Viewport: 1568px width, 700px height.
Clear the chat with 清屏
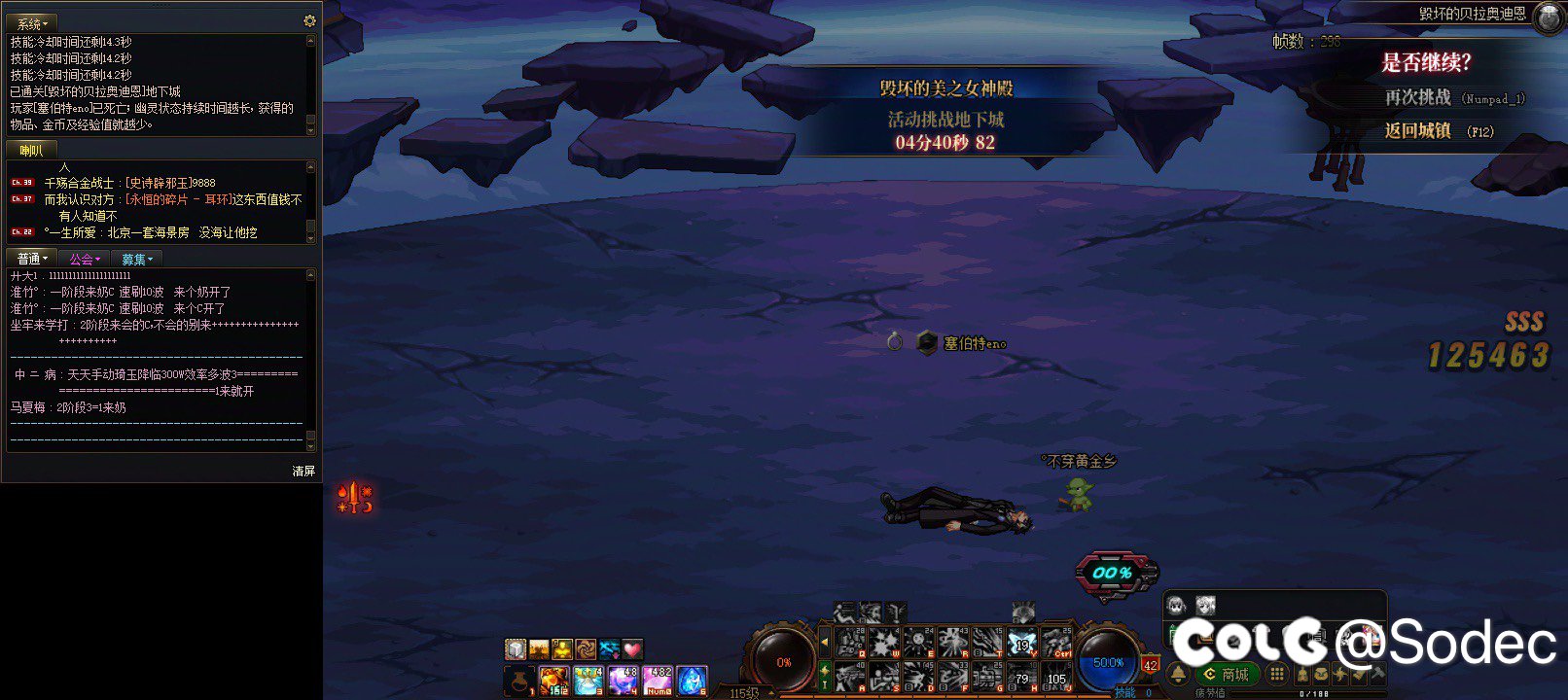[303, 471]
